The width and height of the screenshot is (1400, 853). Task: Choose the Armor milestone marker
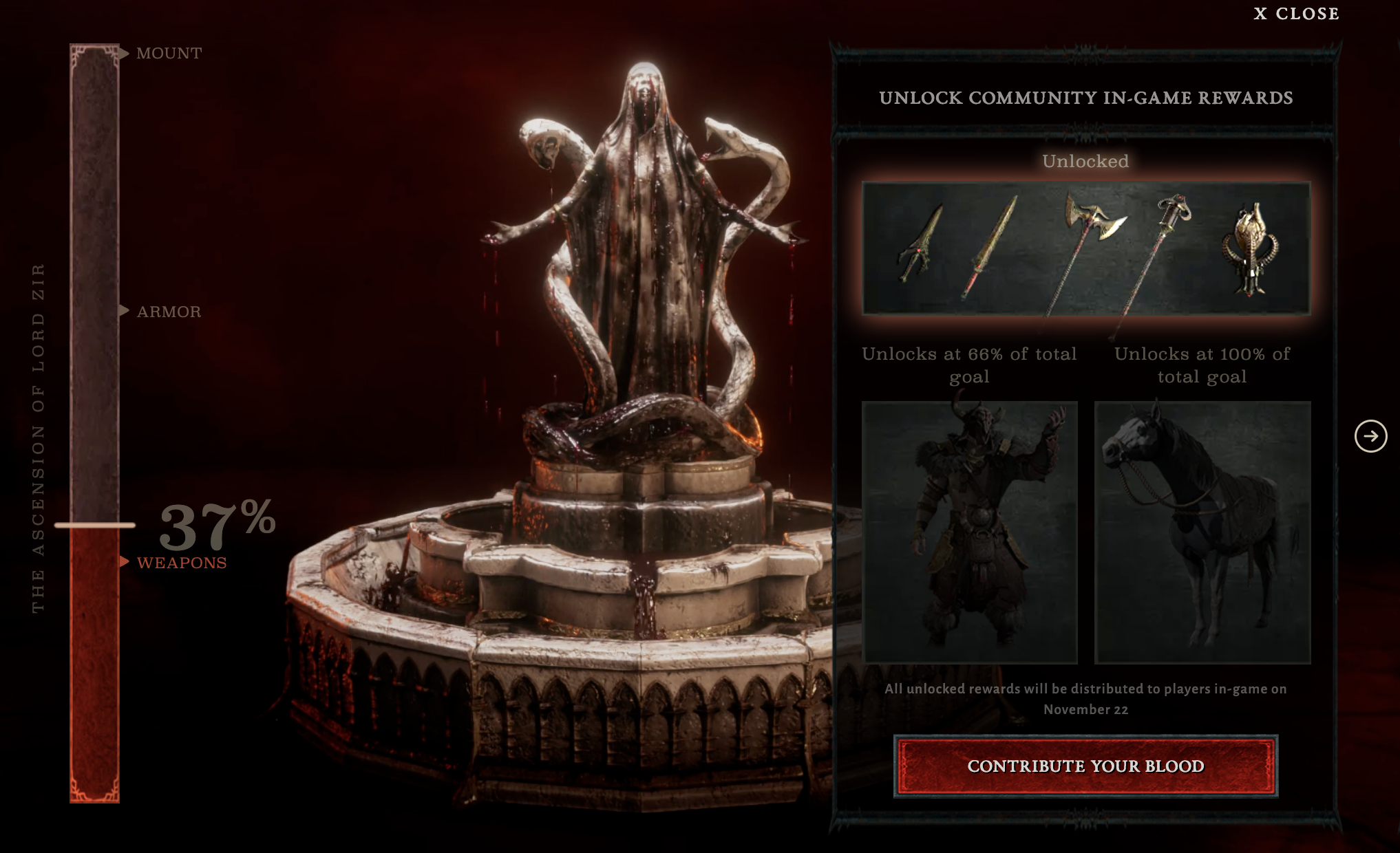169,312
